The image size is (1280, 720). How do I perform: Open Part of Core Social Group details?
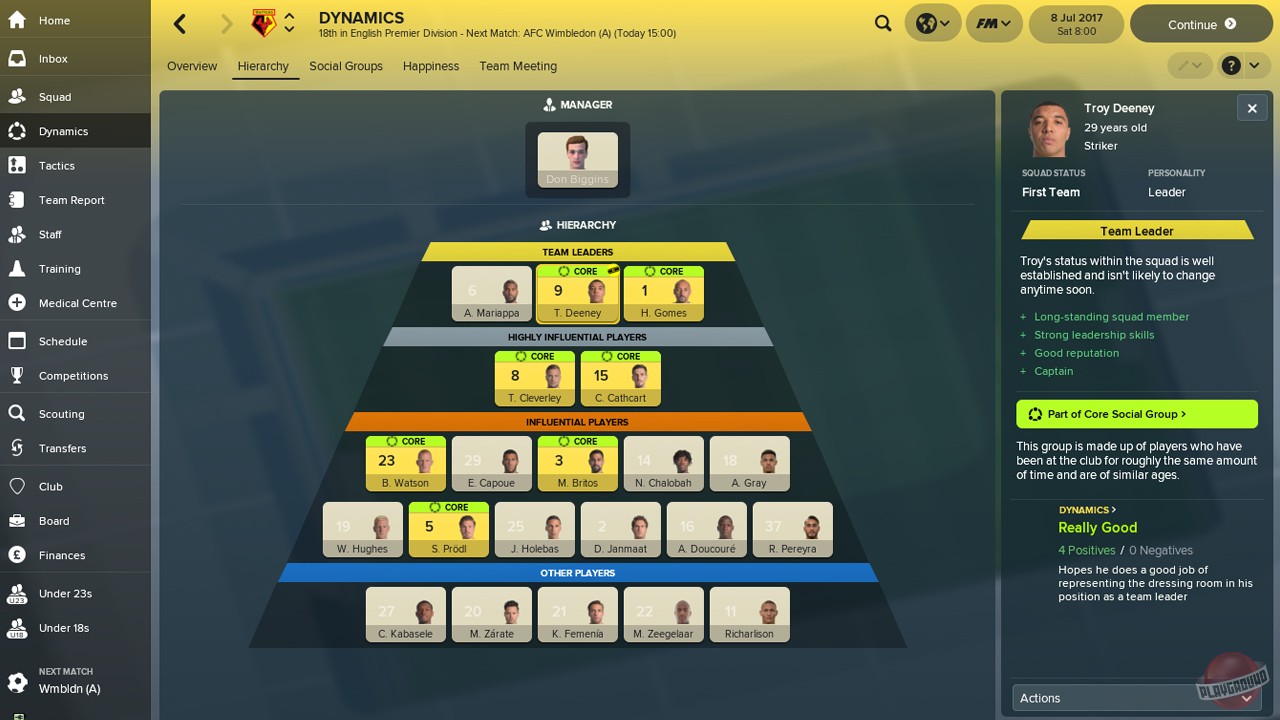pyautogui.click(x=1137, y=413)
